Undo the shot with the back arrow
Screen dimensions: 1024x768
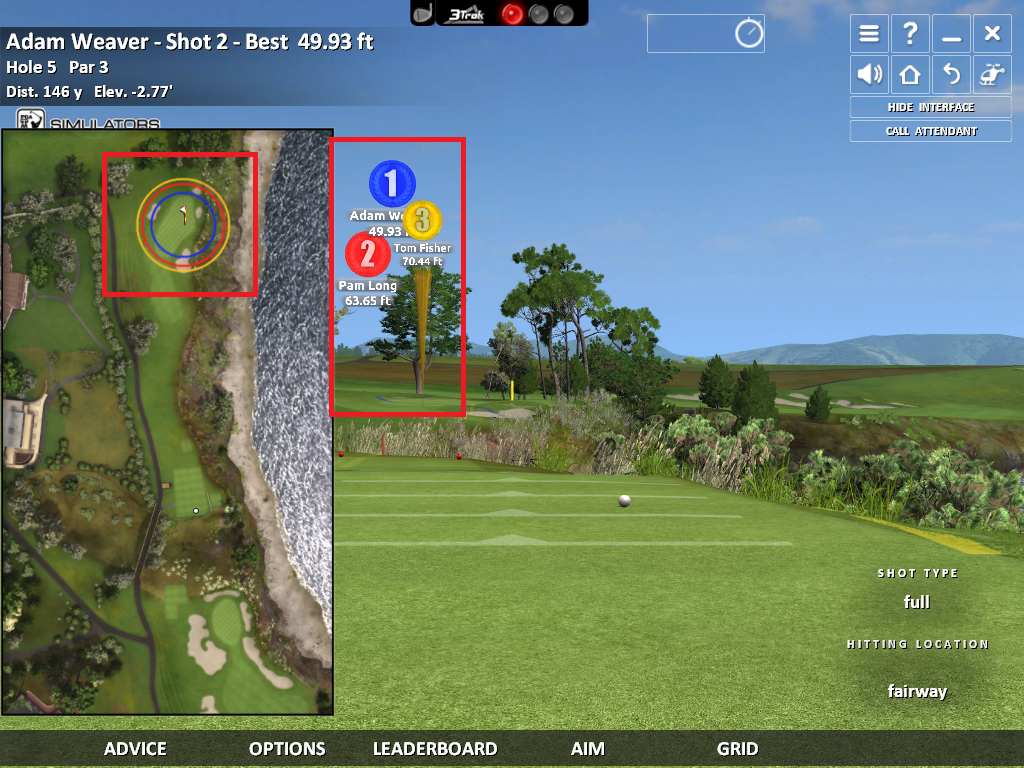[951, 74]
